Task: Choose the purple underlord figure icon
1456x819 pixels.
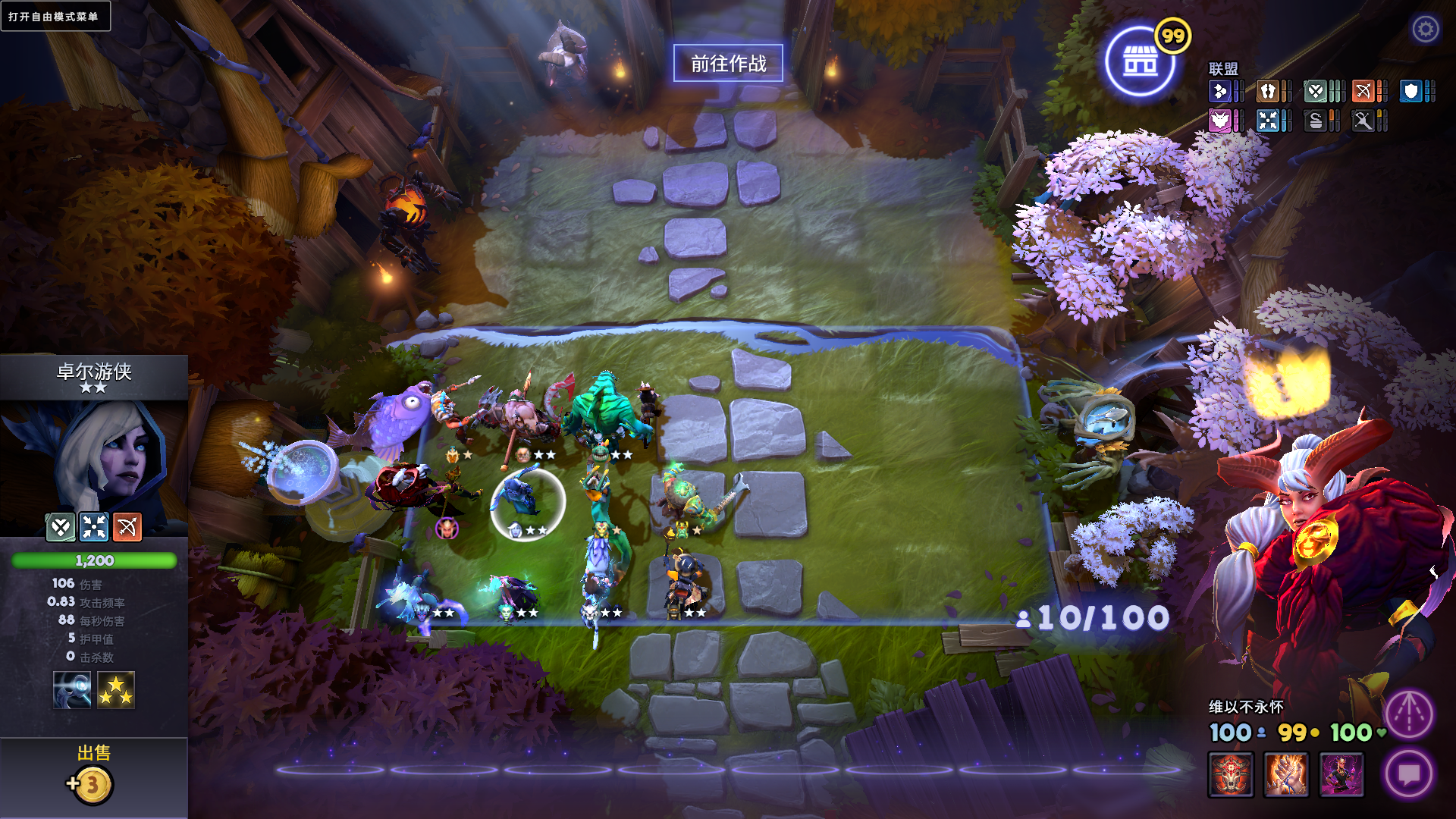Action: pos(1341,774)
